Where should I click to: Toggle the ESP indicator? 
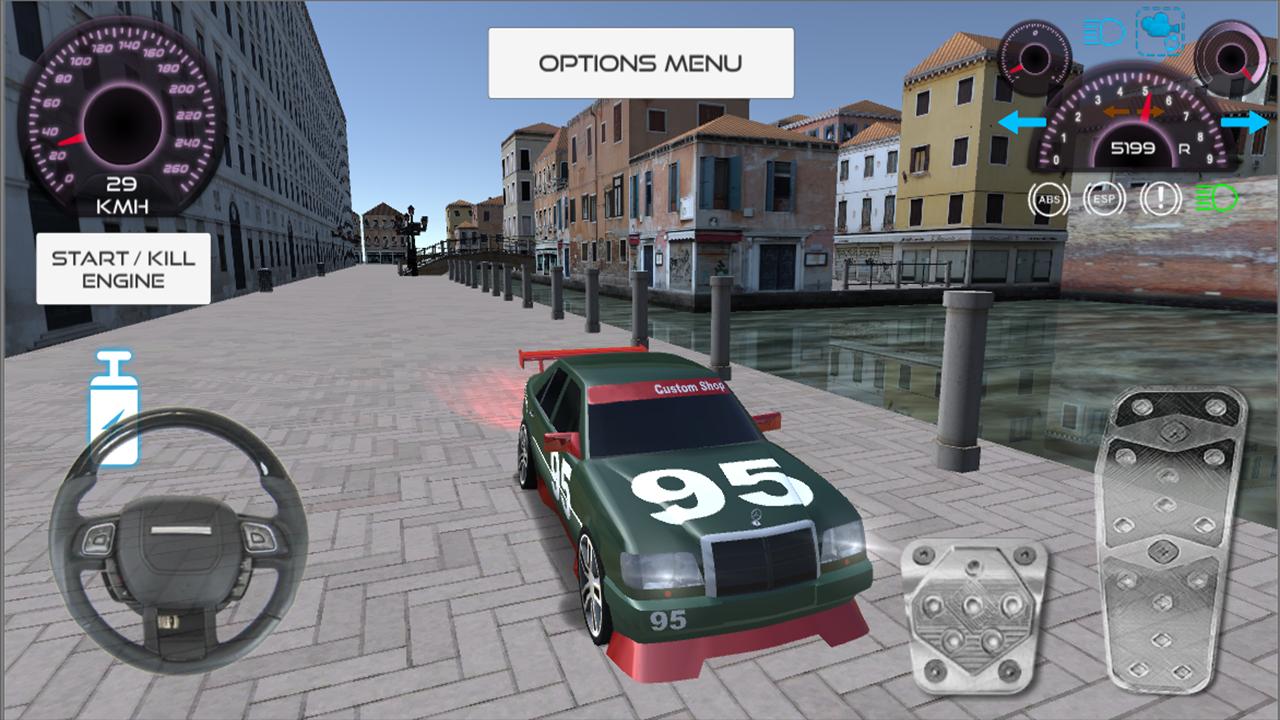point(1104,200)
